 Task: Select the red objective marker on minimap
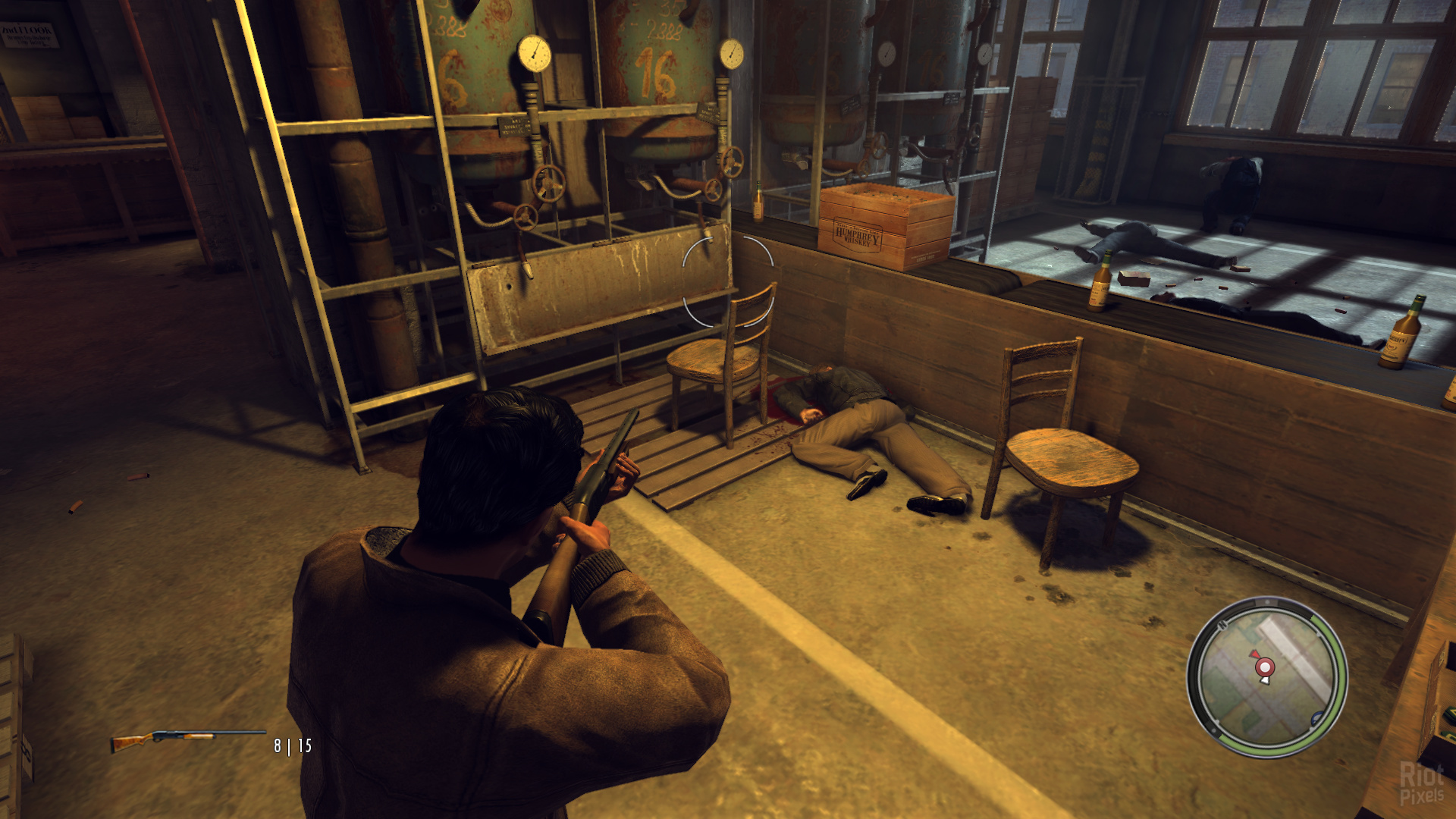click(x=1264, y=667)
